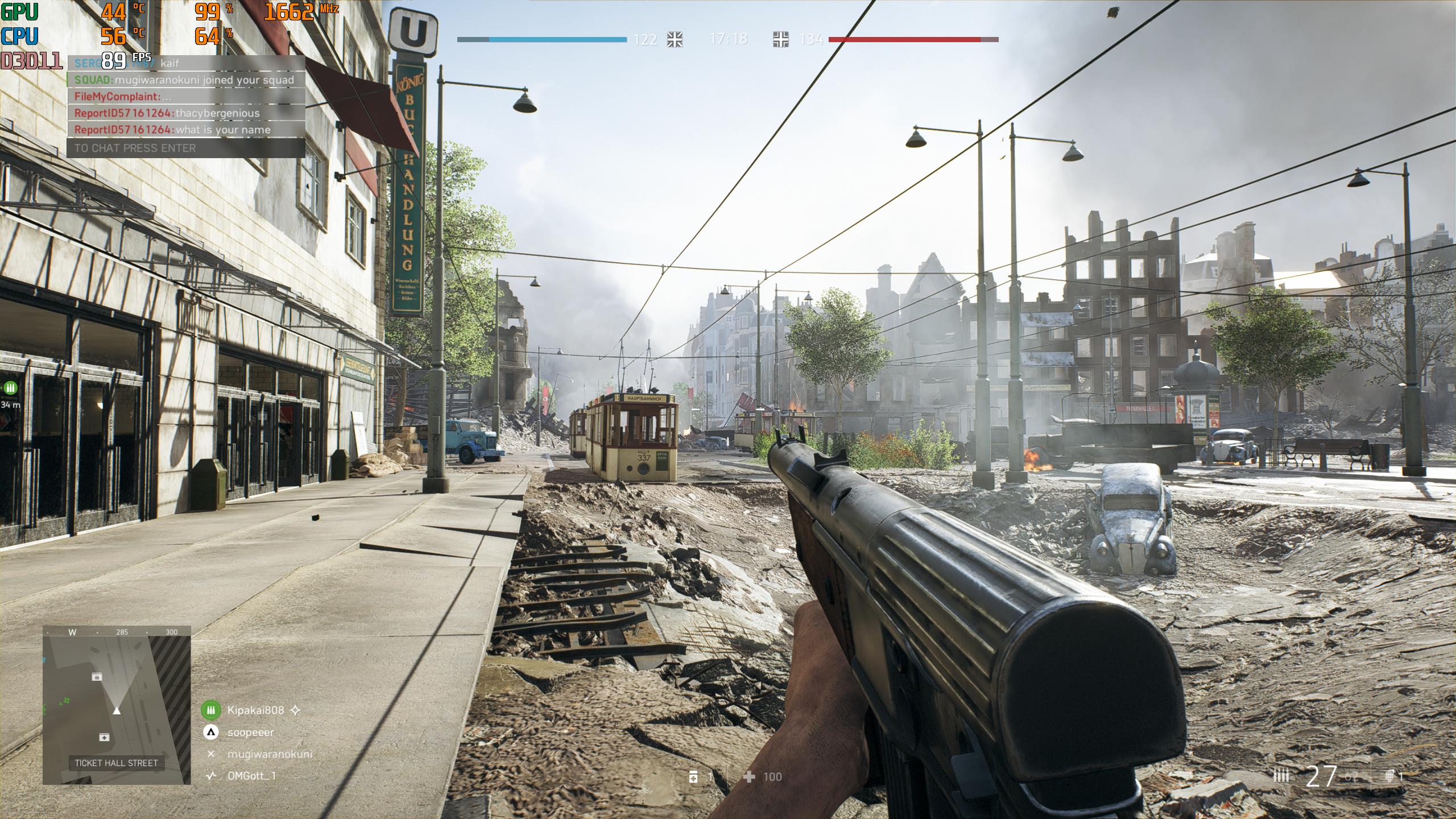Select squad member mugiwaranokuni
Screen dimensions: 1456x819
click(270, 754)
